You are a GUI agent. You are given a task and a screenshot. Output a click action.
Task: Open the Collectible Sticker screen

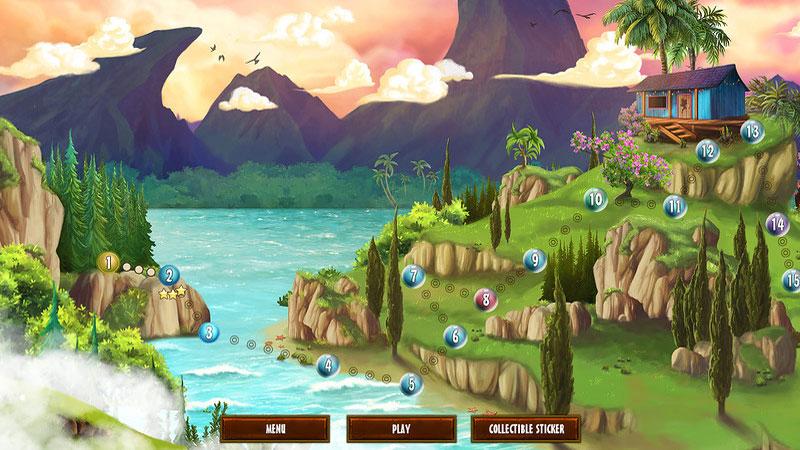tap(526, 429)
